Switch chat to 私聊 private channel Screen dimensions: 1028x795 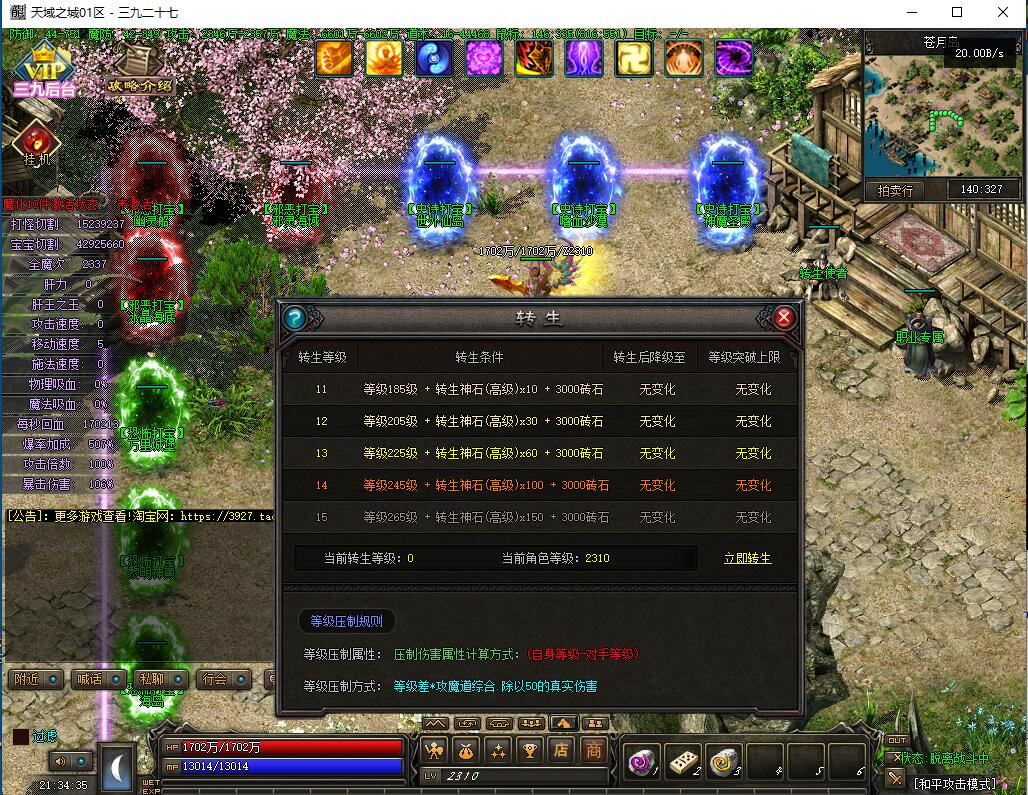coord(153,679)
